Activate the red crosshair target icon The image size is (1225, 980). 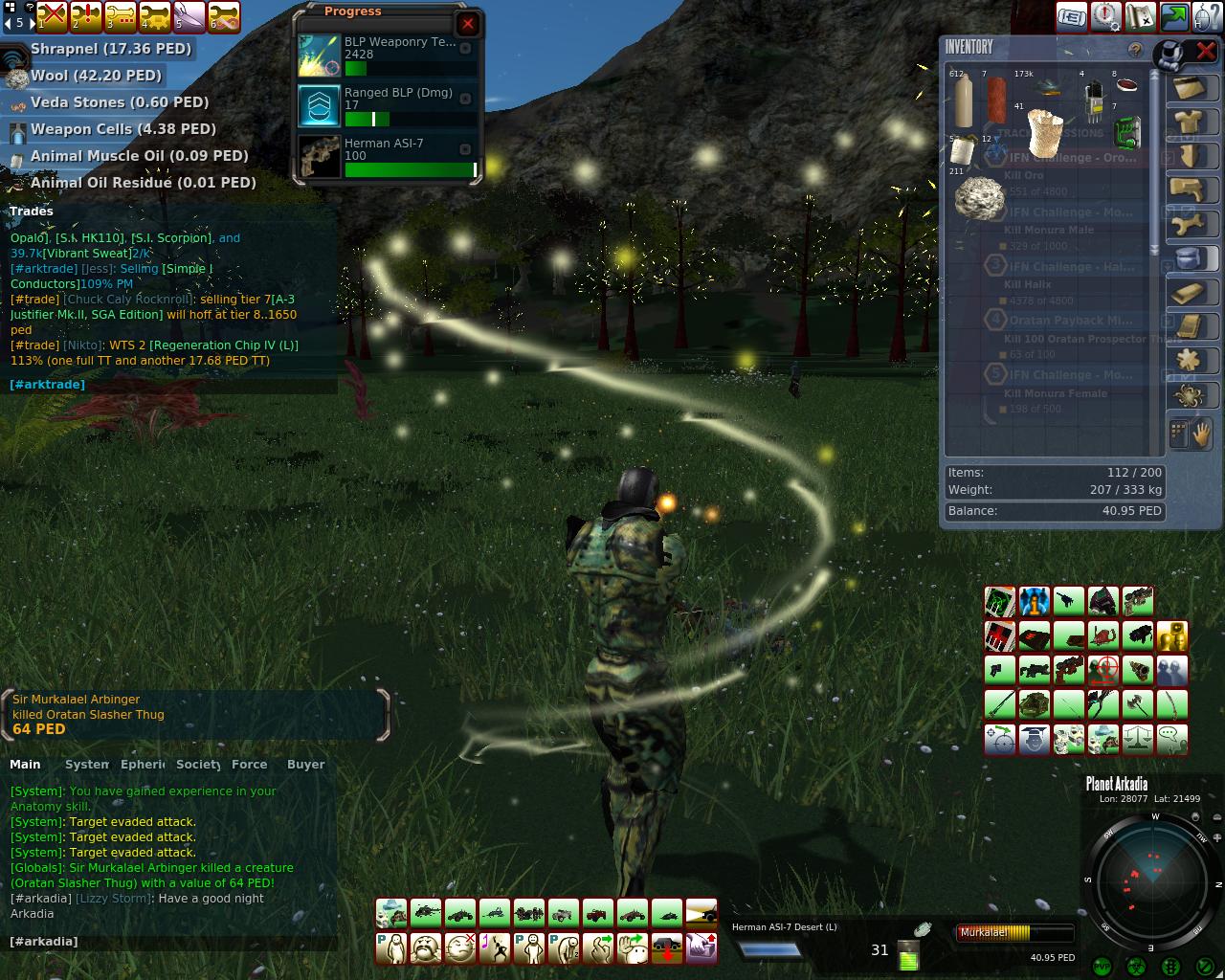[x=1103, y=670]
